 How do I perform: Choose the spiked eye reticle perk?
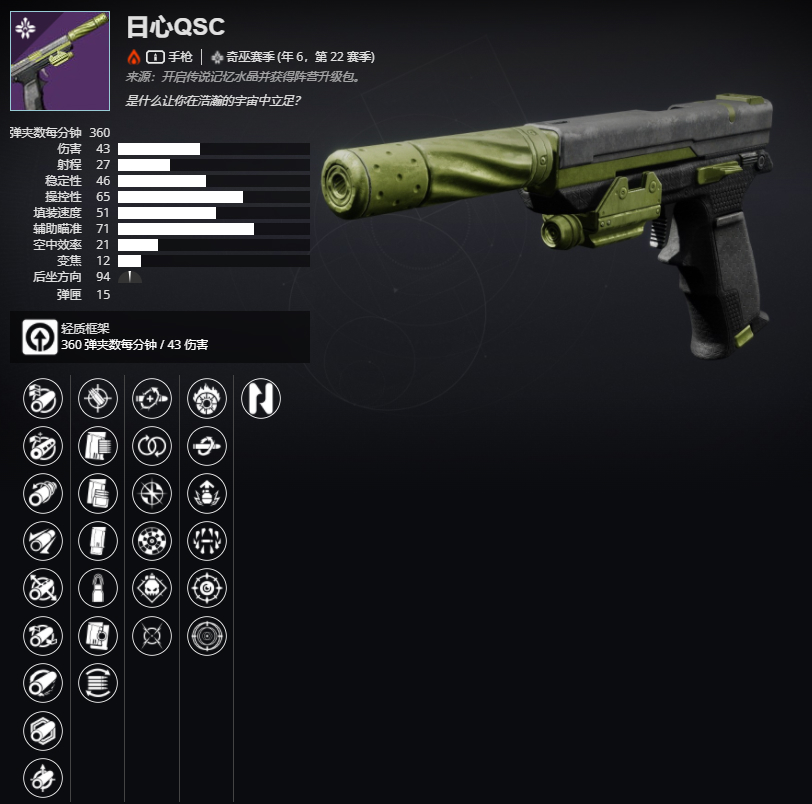pos(207,589)
